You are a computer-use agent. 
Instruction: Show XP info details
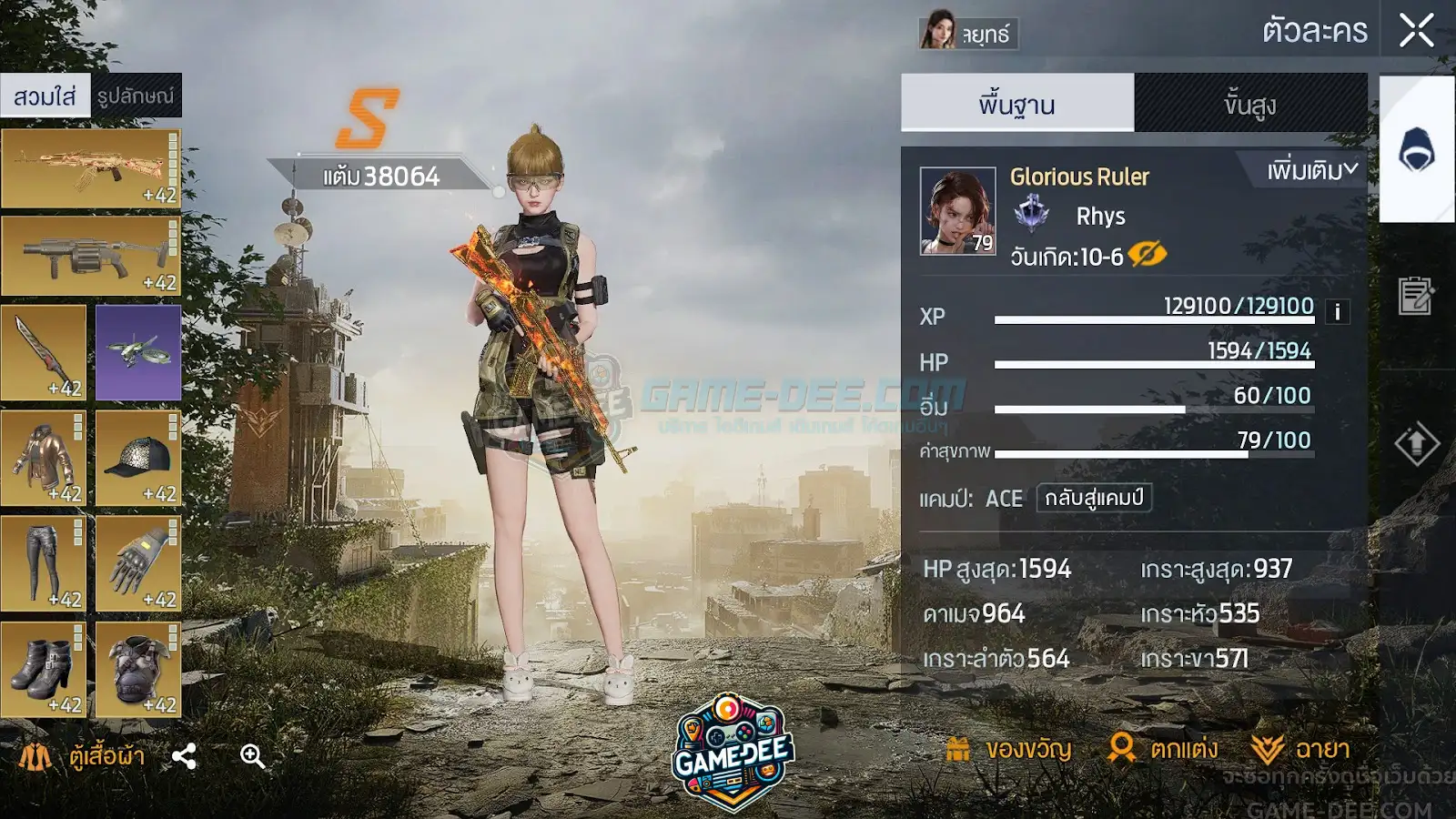tap(1337, 312)
